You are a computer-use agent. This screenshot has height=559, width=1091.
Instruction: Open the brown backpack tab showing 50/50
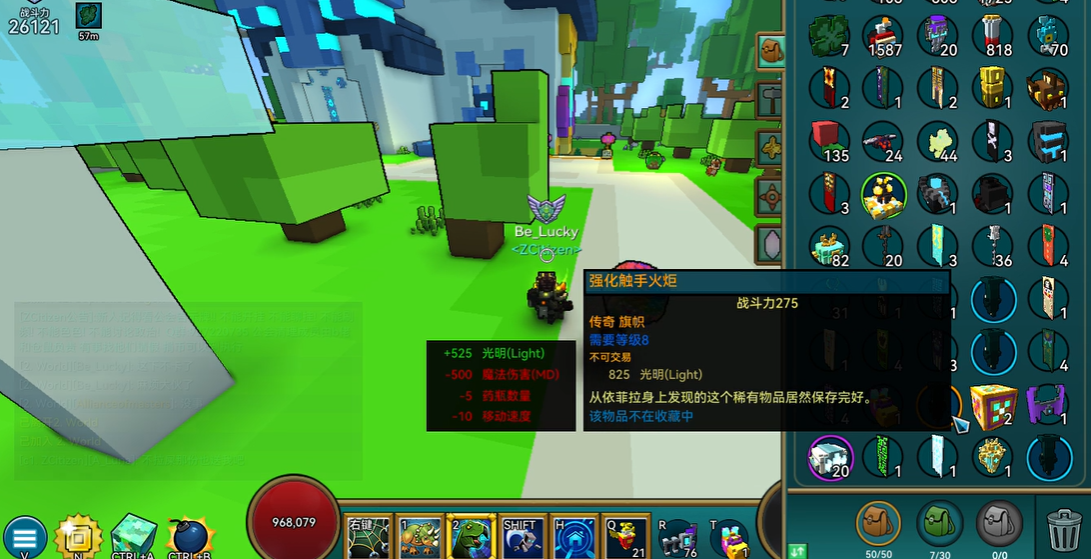(x=878, y=523)
